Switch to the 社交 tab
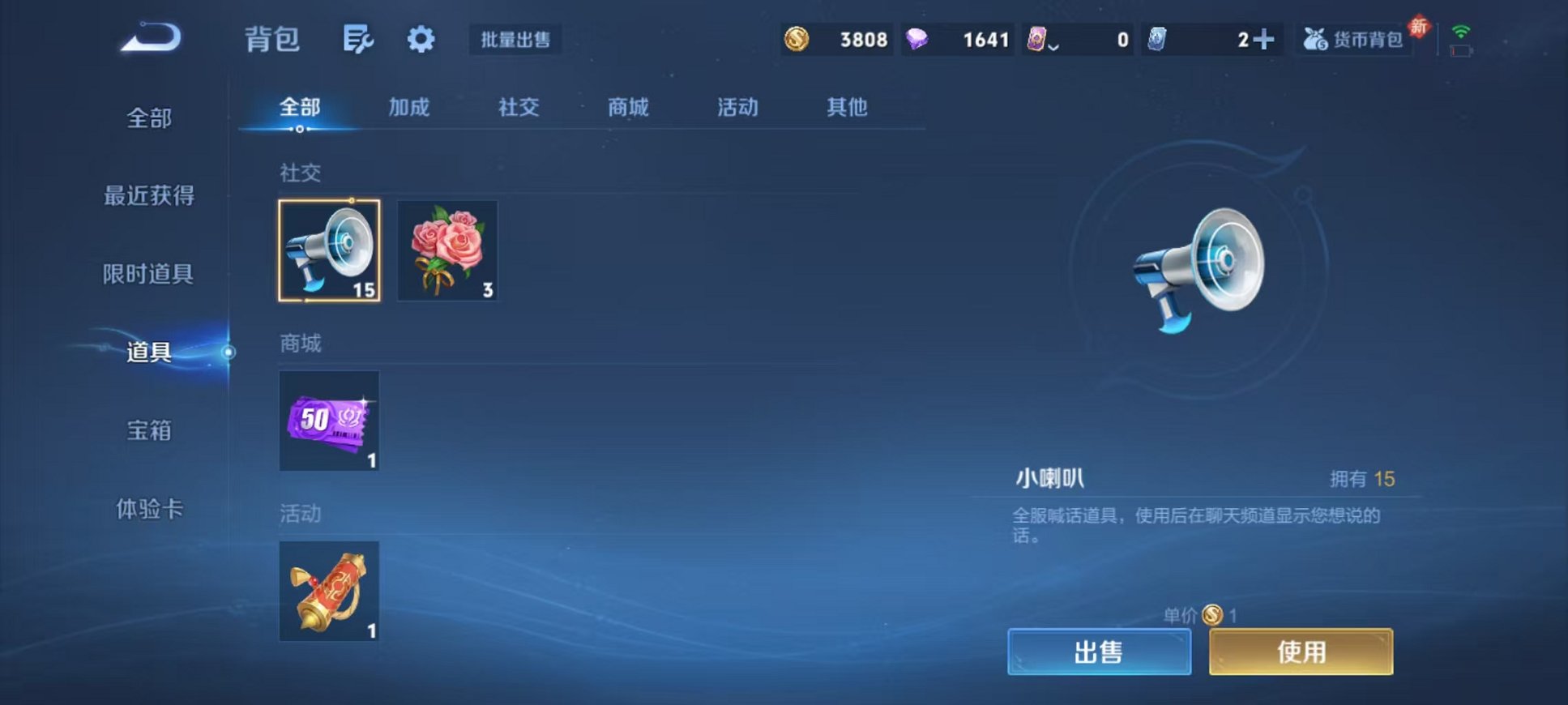Screen dimensions: 1568x705 pos(518,107)
